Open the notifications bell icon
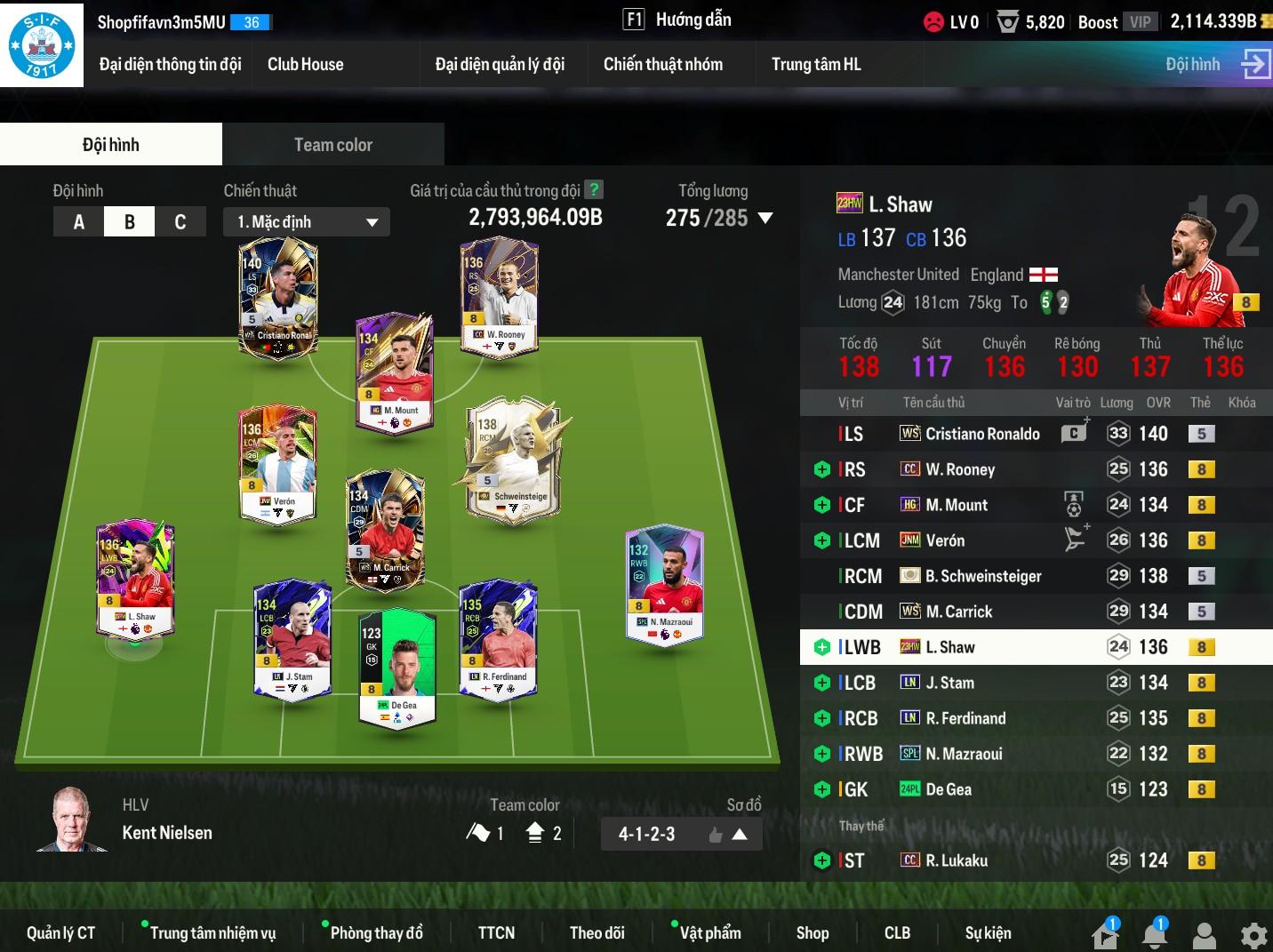 tap(1155, 935)
